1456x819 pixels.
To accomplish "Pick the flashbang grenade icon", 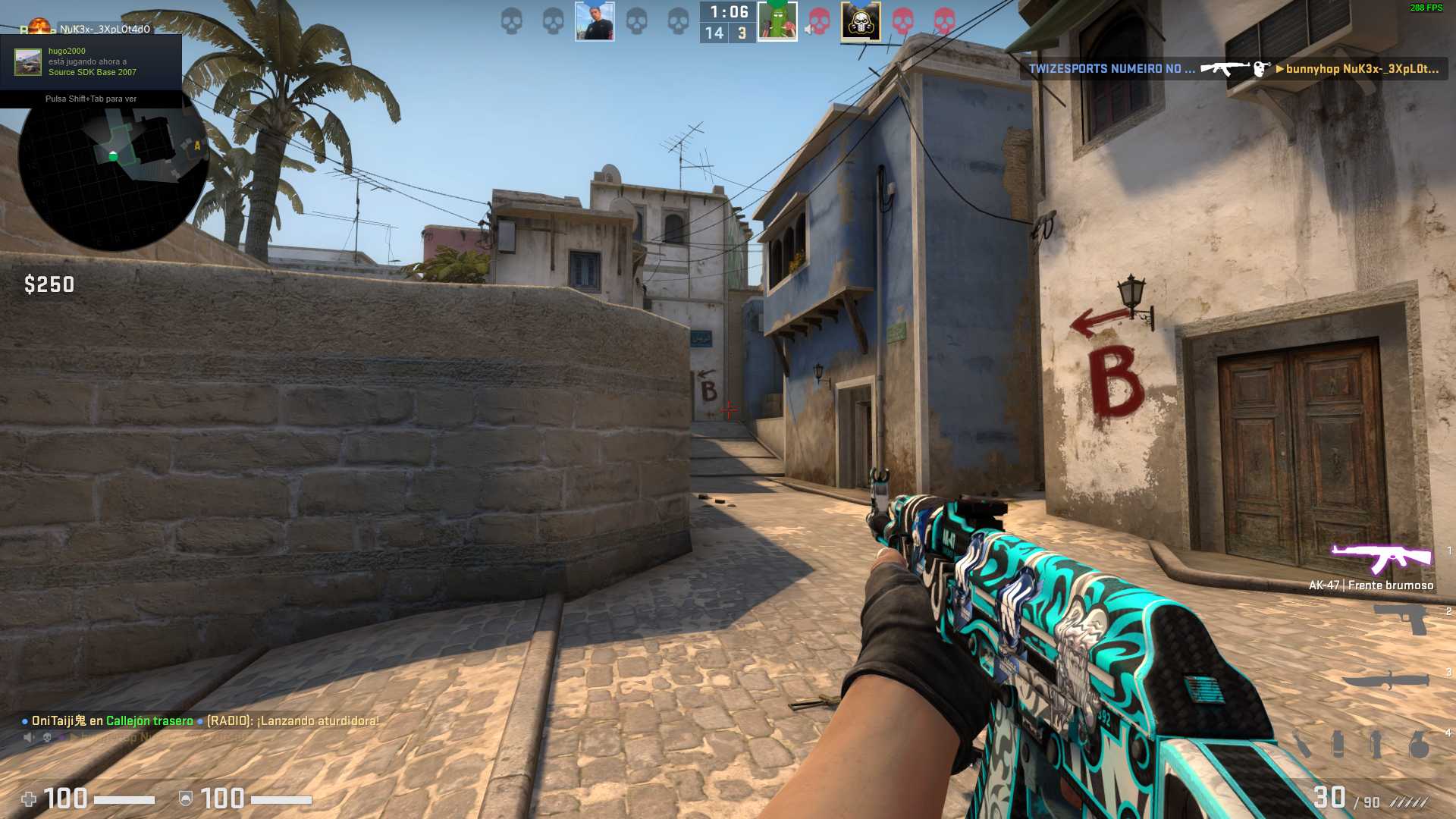I will click(x=1376, y=744).
